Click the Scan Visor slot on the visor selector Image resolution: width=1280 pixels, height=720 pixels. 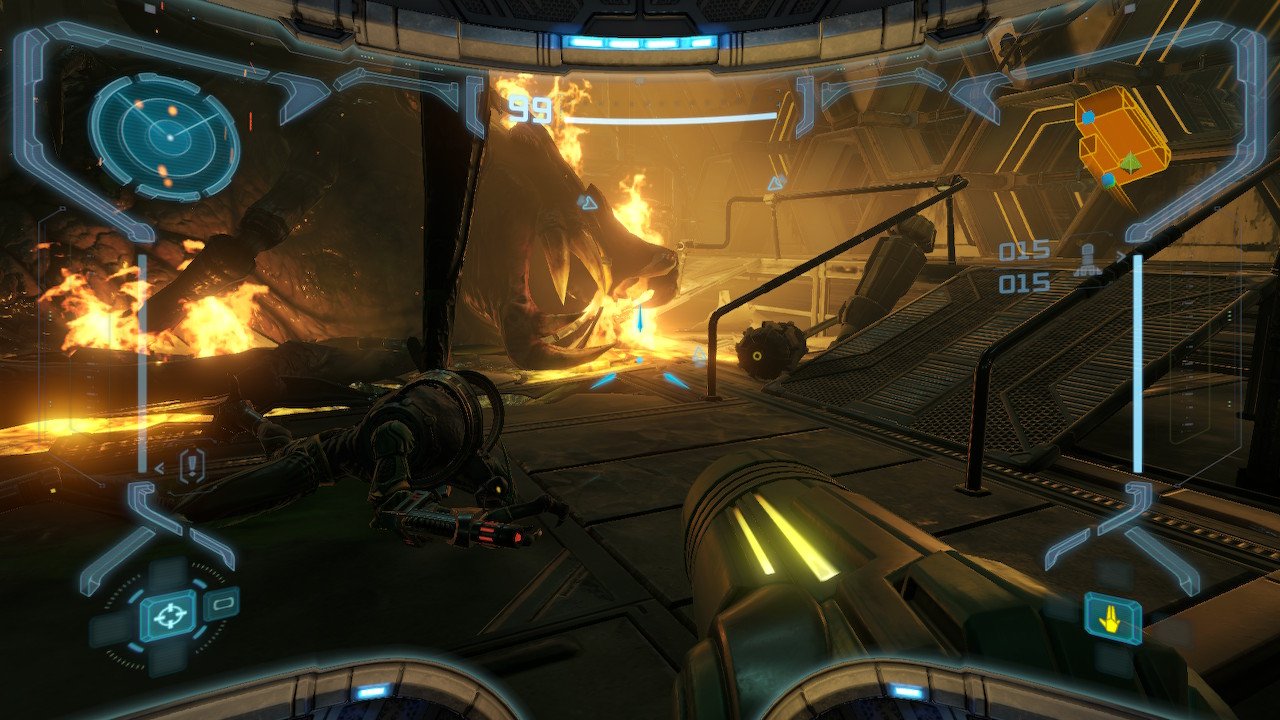222,602
